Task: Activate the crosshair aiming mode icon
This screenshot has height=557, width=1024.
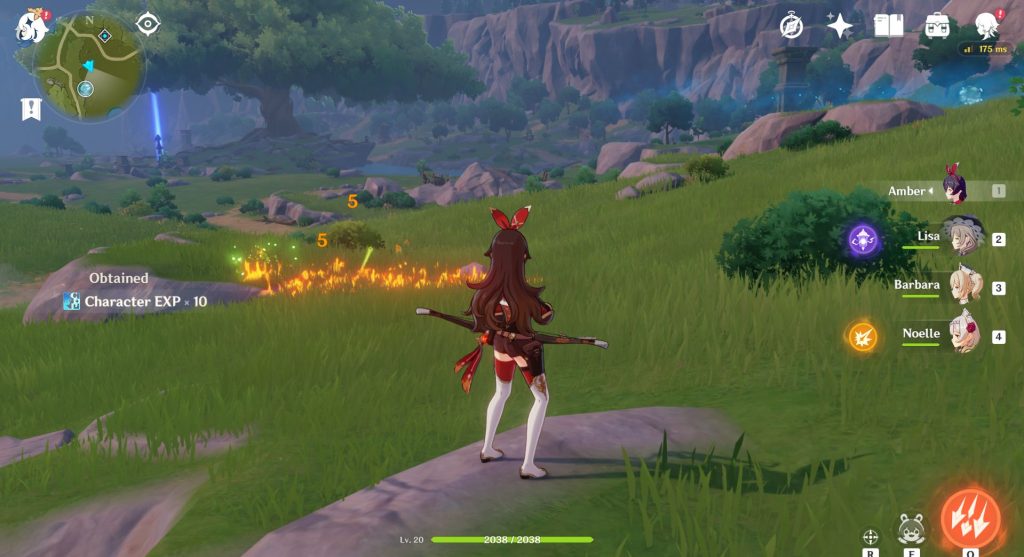Action: point(870,536)
